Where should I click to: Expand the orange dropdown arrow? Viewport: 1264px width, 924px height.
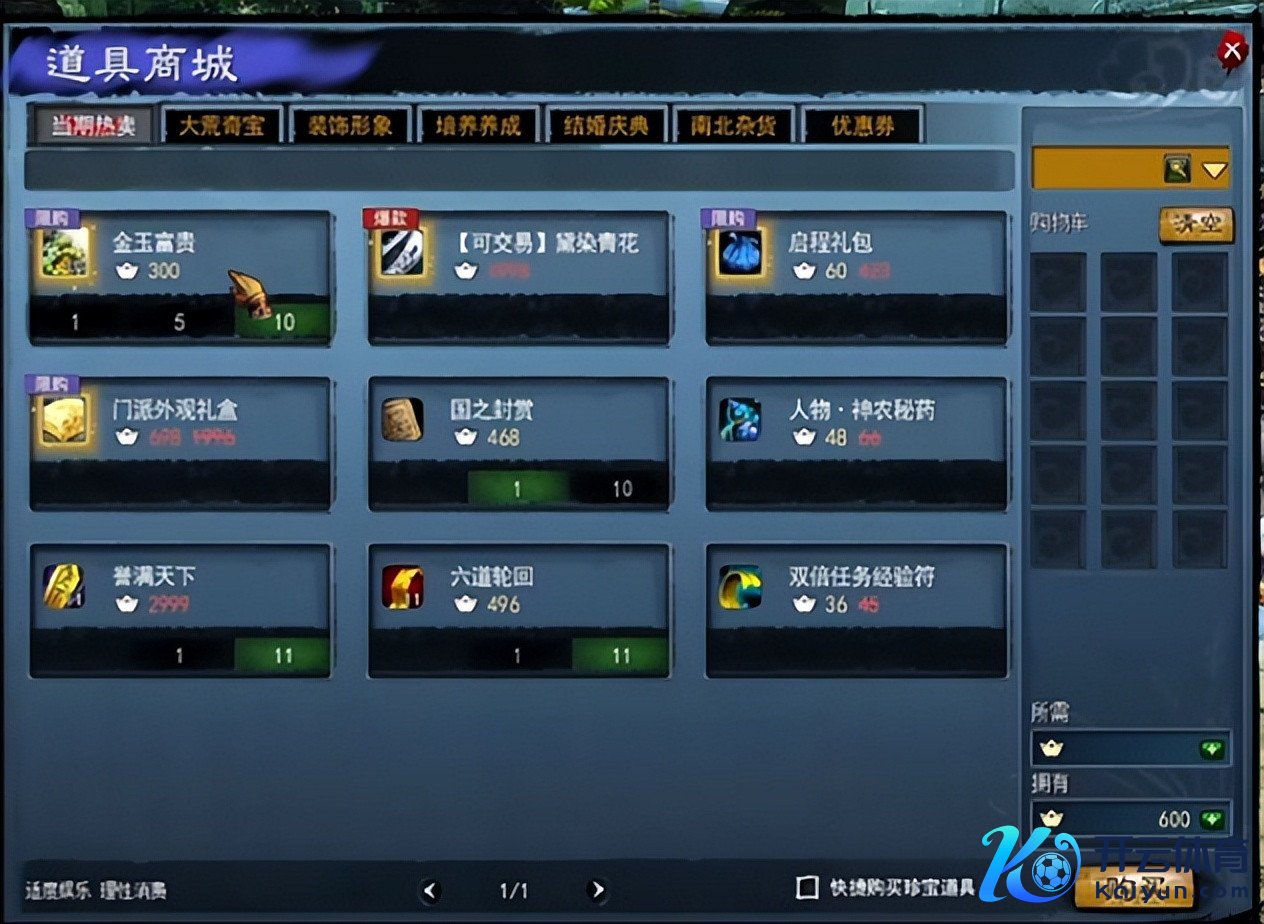click(1214, 170)
